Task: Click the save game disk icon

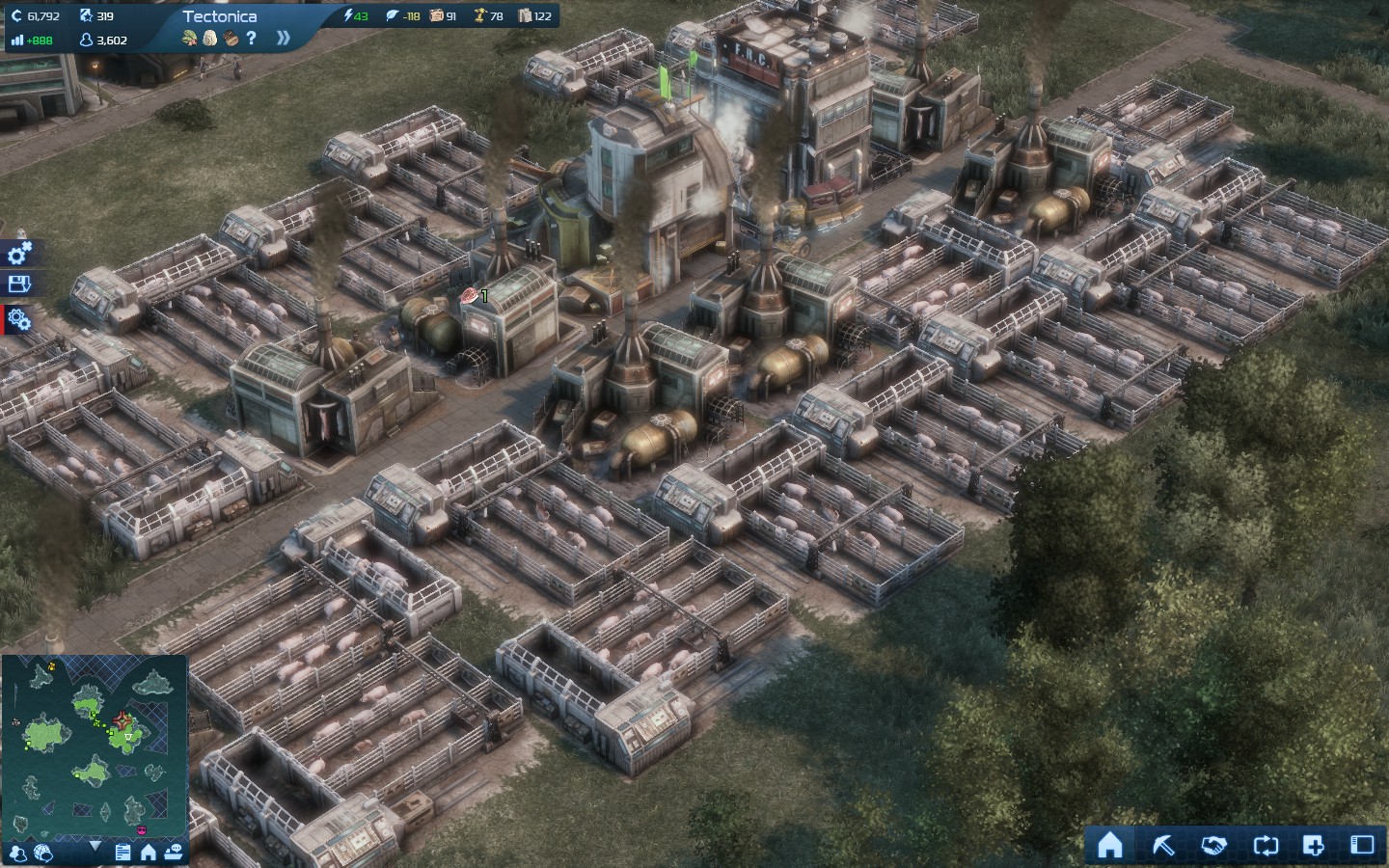Action: tap(19, 285)
